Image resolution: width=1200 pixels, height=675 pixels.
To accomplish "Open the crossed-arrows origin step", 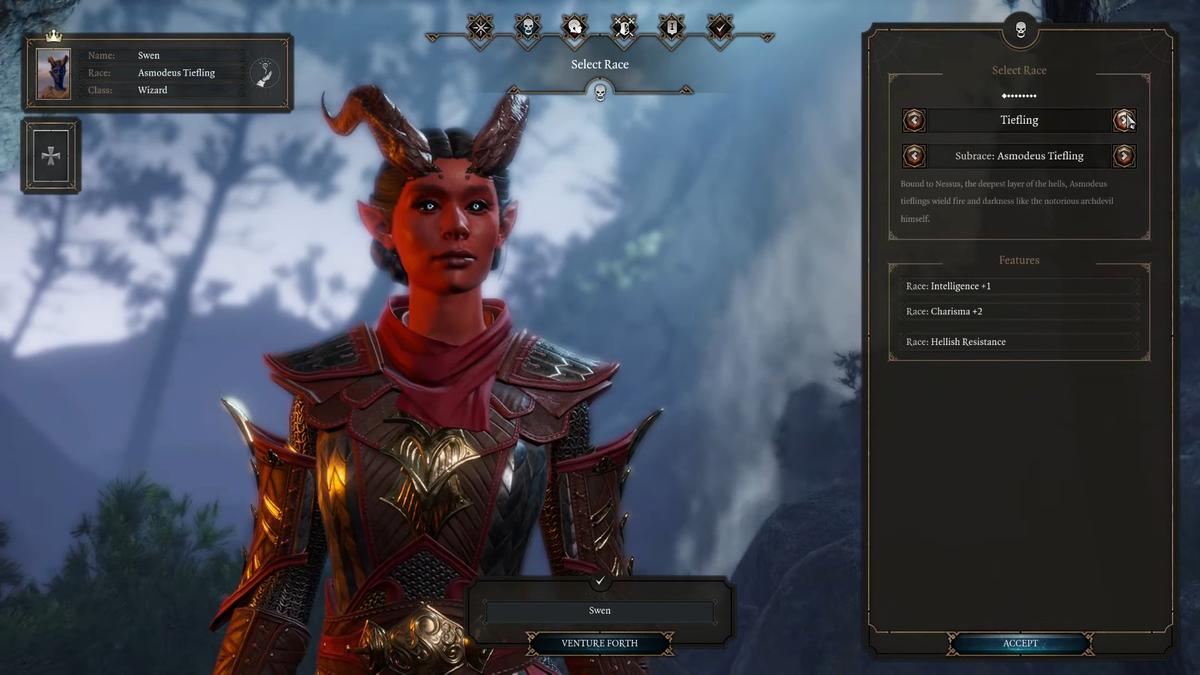I will pos(480,28).
